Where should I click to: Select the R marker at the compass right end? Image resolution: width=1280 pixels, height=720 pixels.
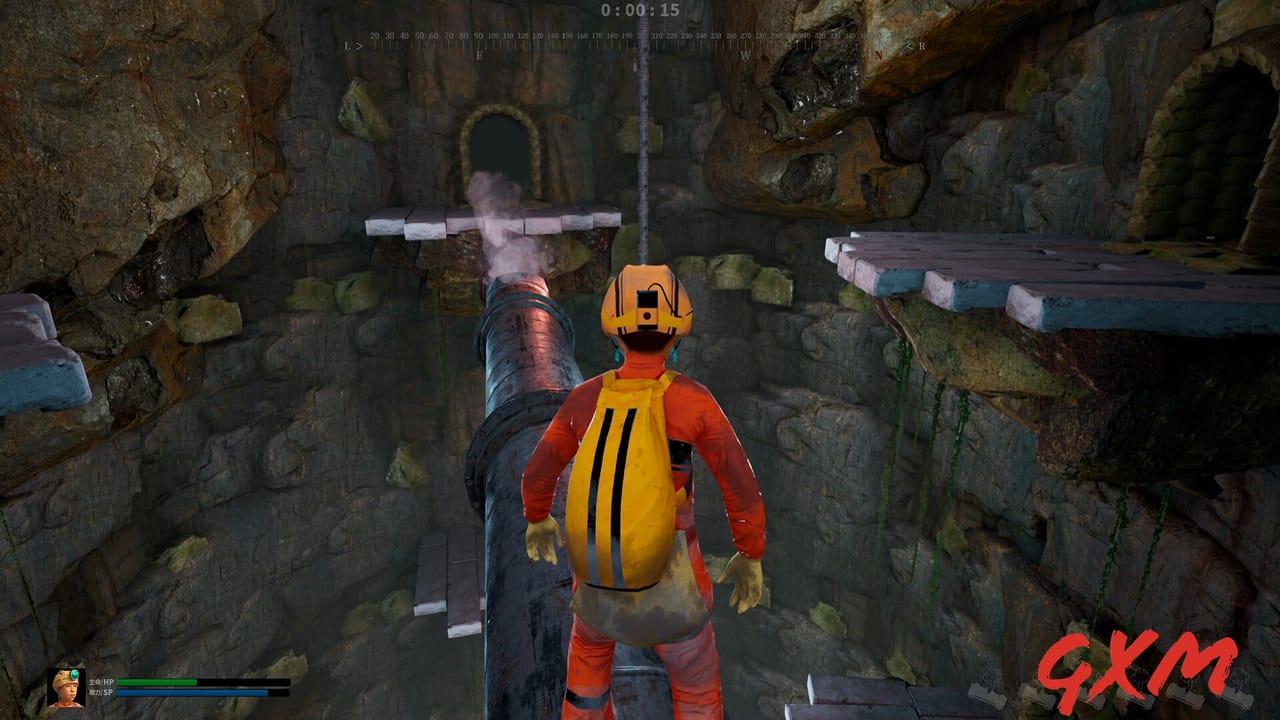(x=920, y=46)
